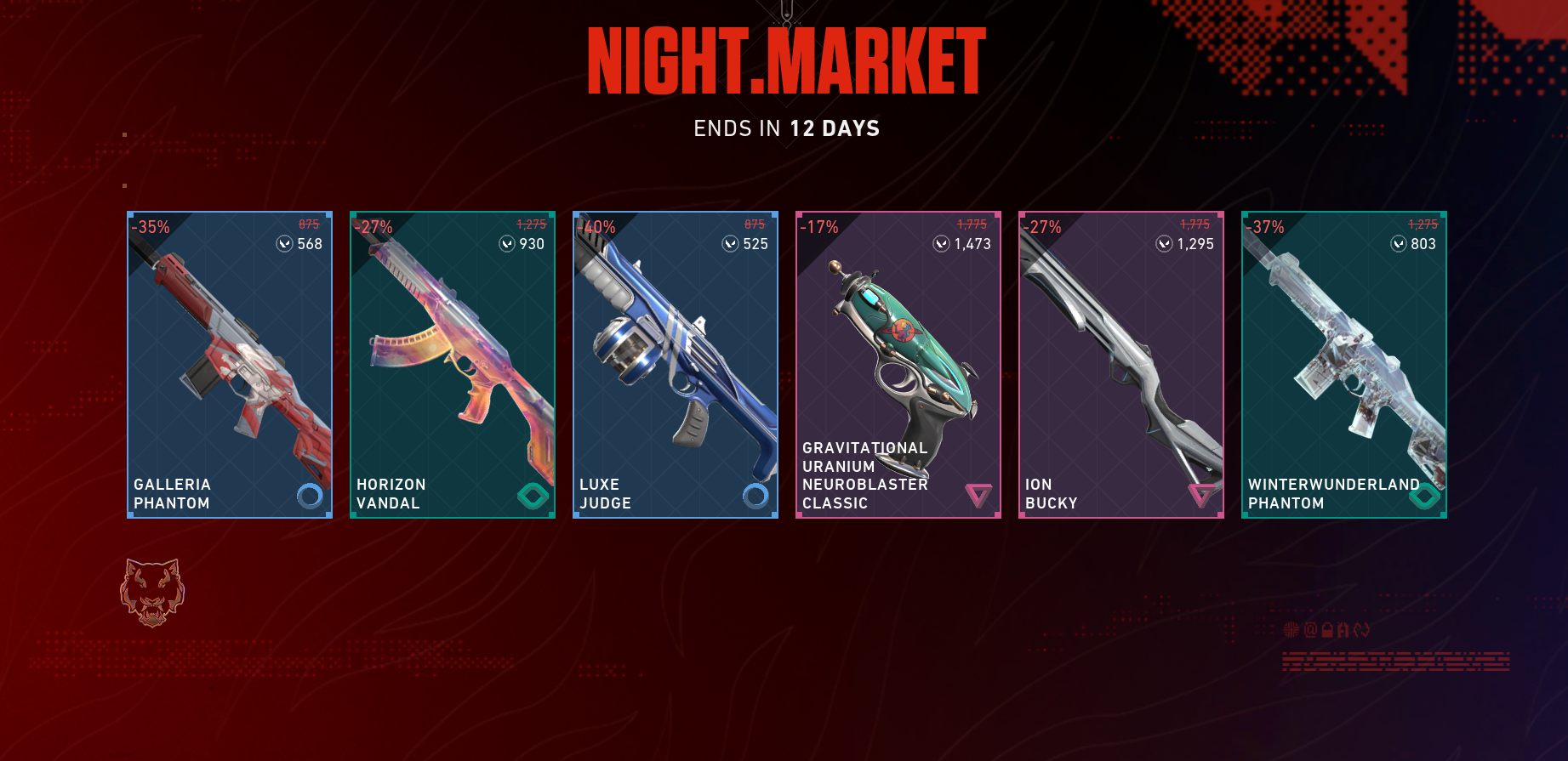View the Winterwunderland Phantom skin offer
The image size is (1568, 761).
[x=1344, y=365]
